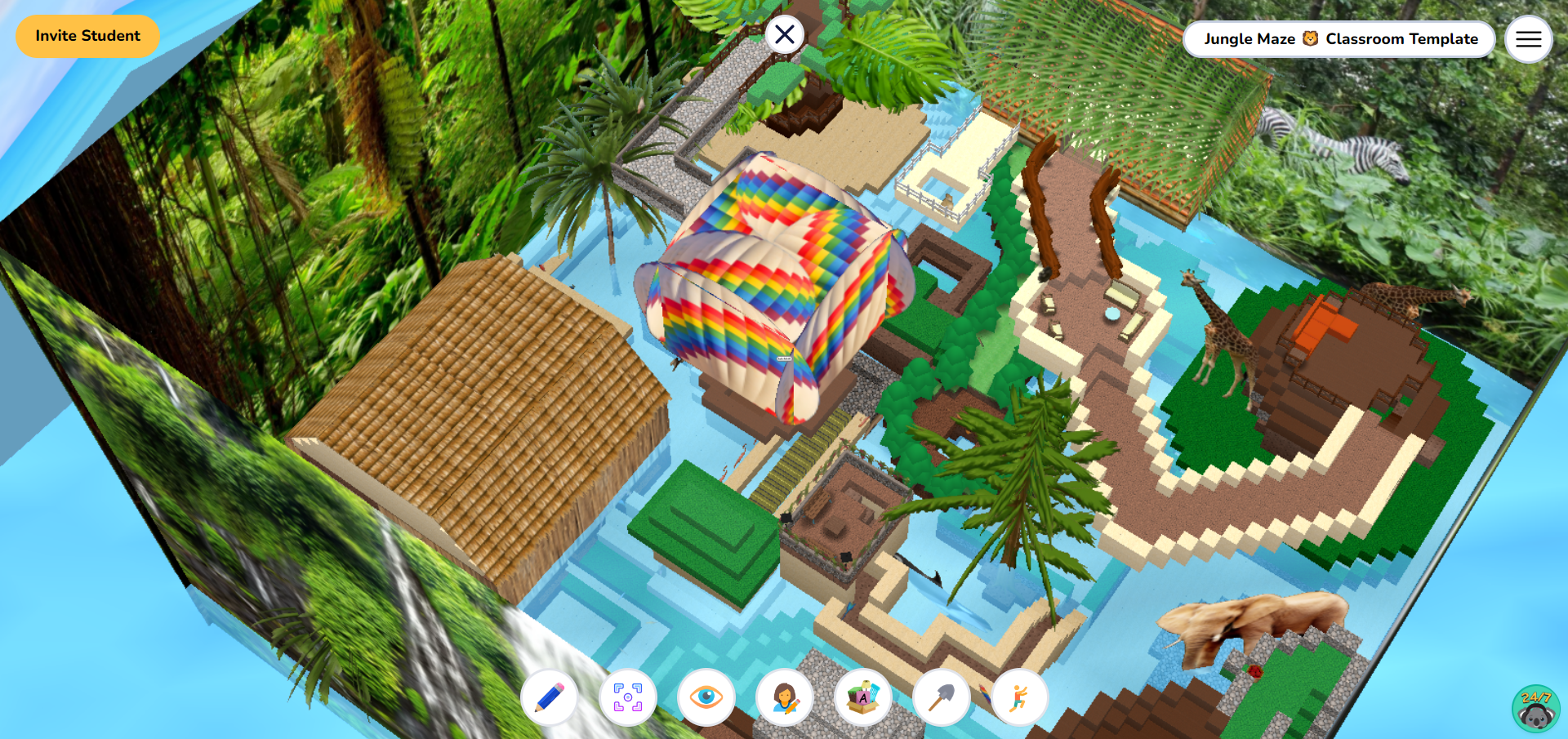Close the overview with the X button
Image resolution: width=1568 pixels, height=739 pixels.
[785, 34]
